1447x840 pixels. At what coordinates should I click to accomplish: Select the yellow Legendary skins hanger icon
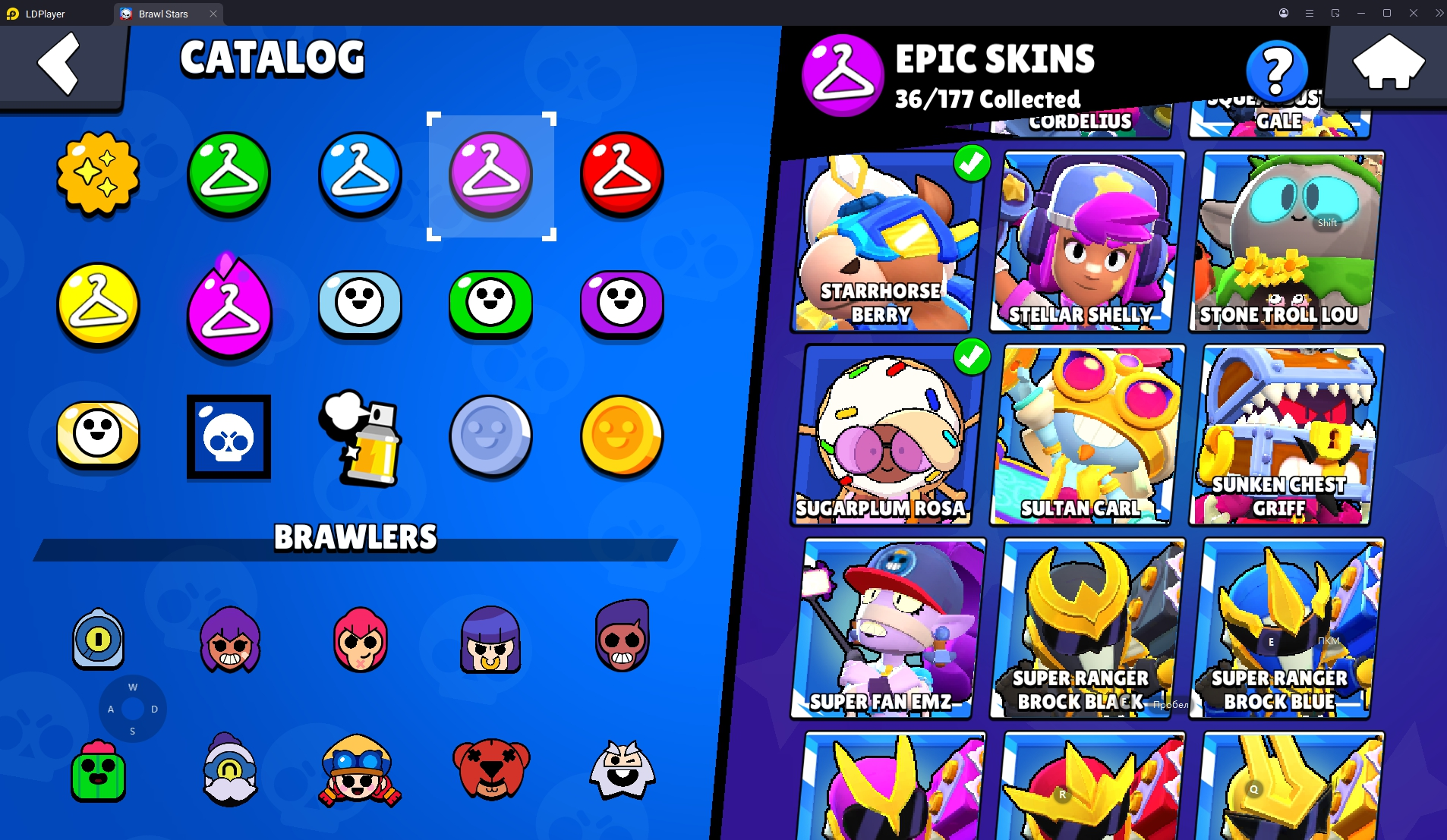(x=97, y=305)
